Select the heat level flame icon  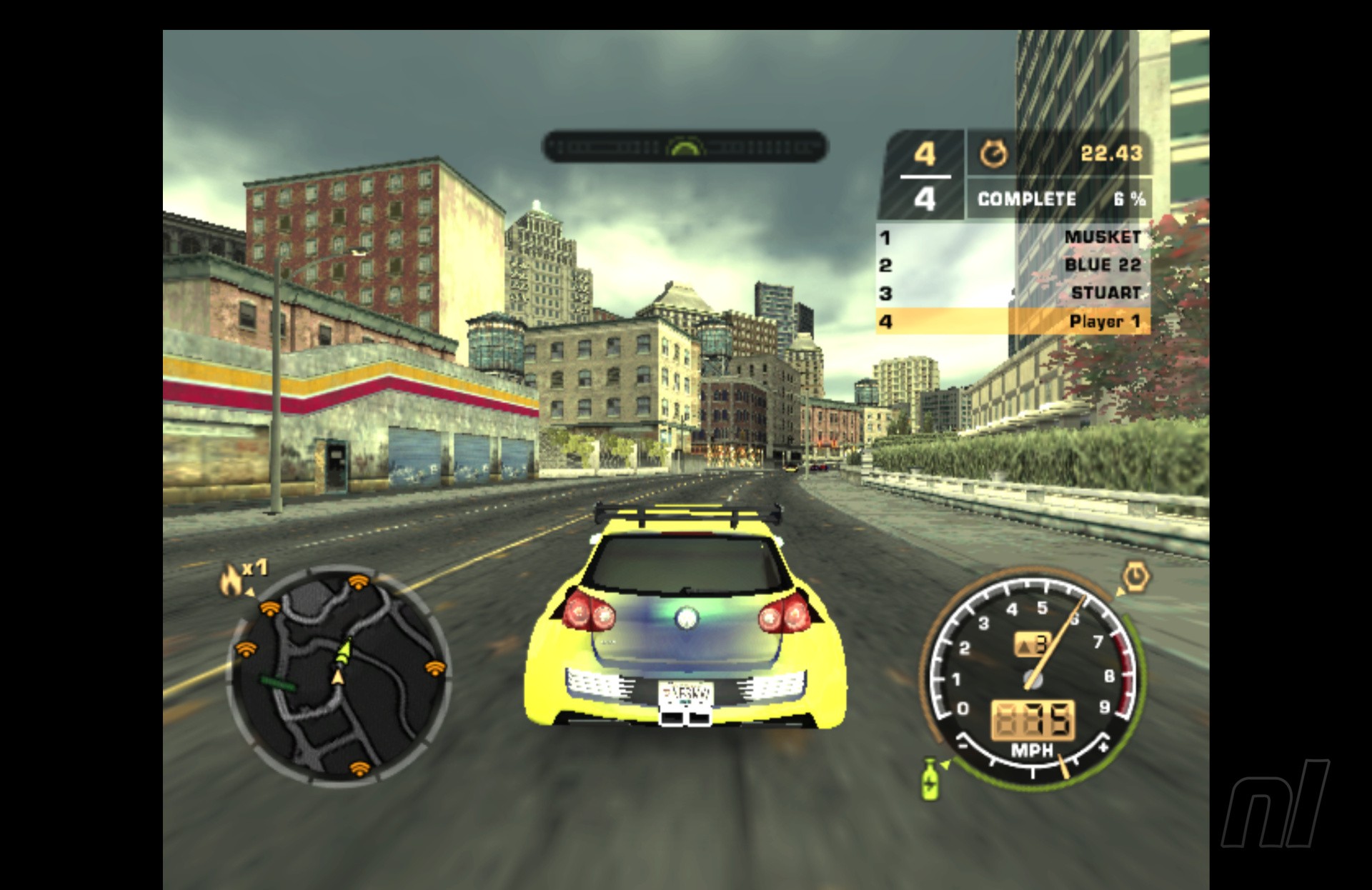(232, 579)
